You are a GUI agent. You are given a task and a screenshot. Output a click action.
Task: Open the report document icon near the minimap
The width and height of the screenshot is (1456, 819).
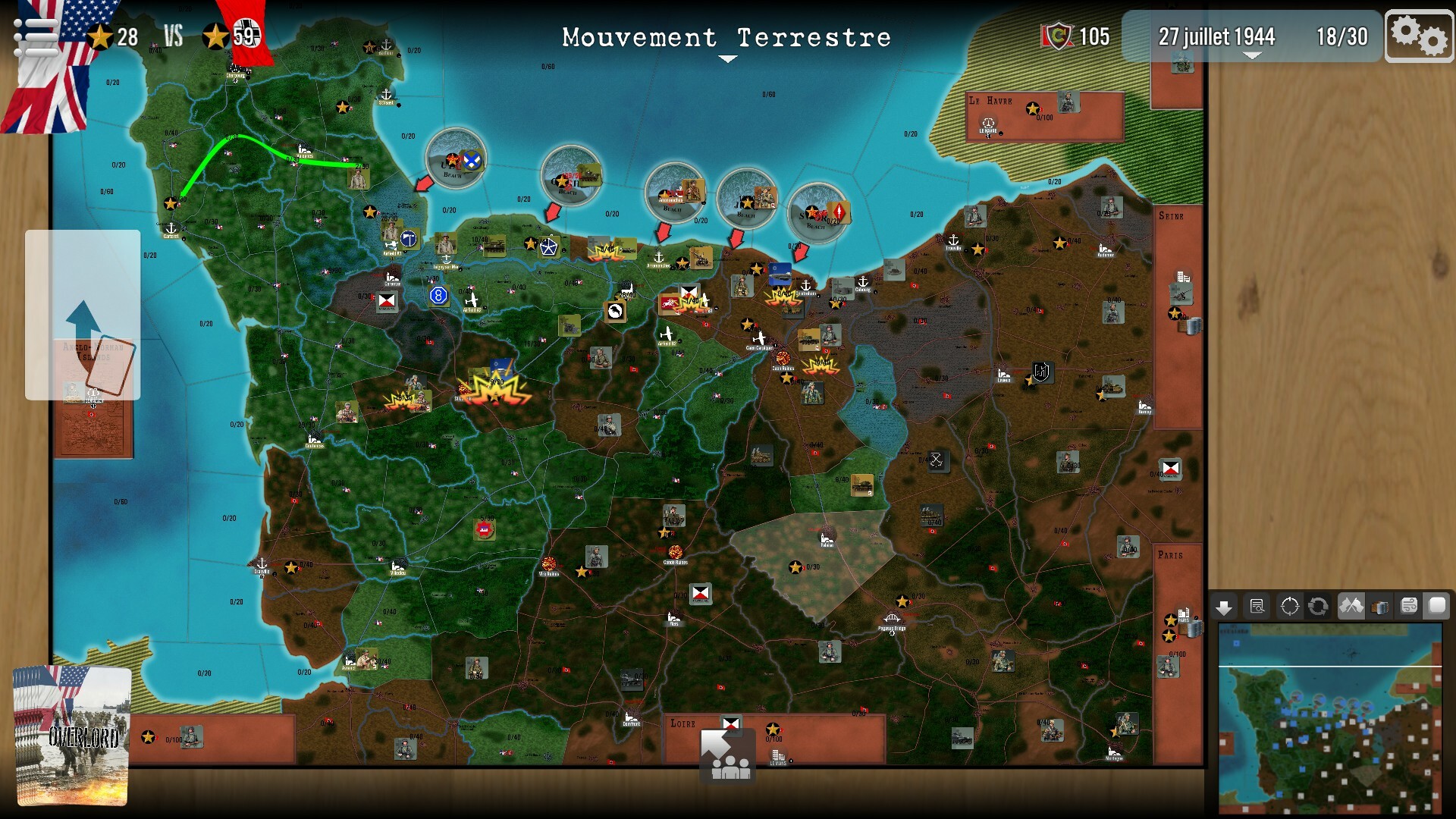pyautogui.click(x=1258, y=606)
